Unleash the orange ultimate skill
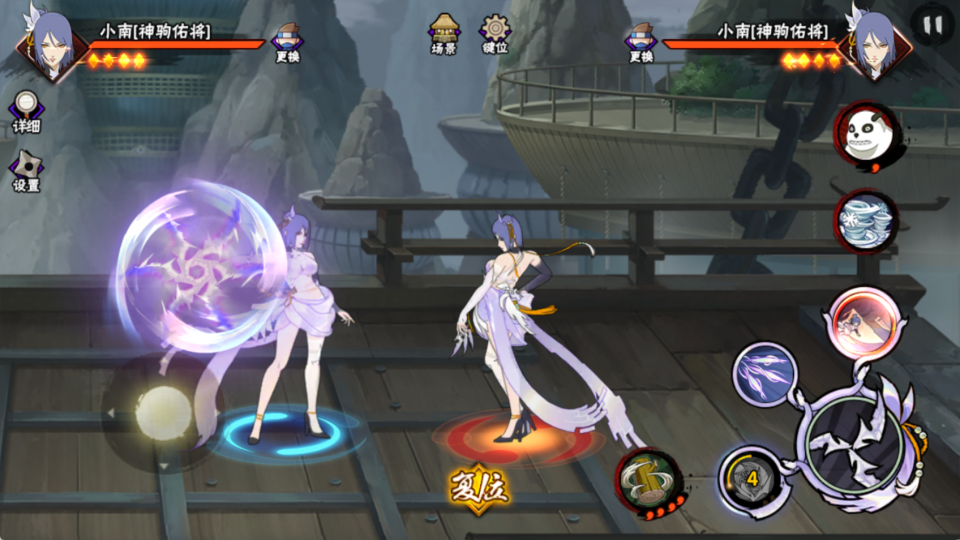 pyautogui.click(x=860, y=319)
